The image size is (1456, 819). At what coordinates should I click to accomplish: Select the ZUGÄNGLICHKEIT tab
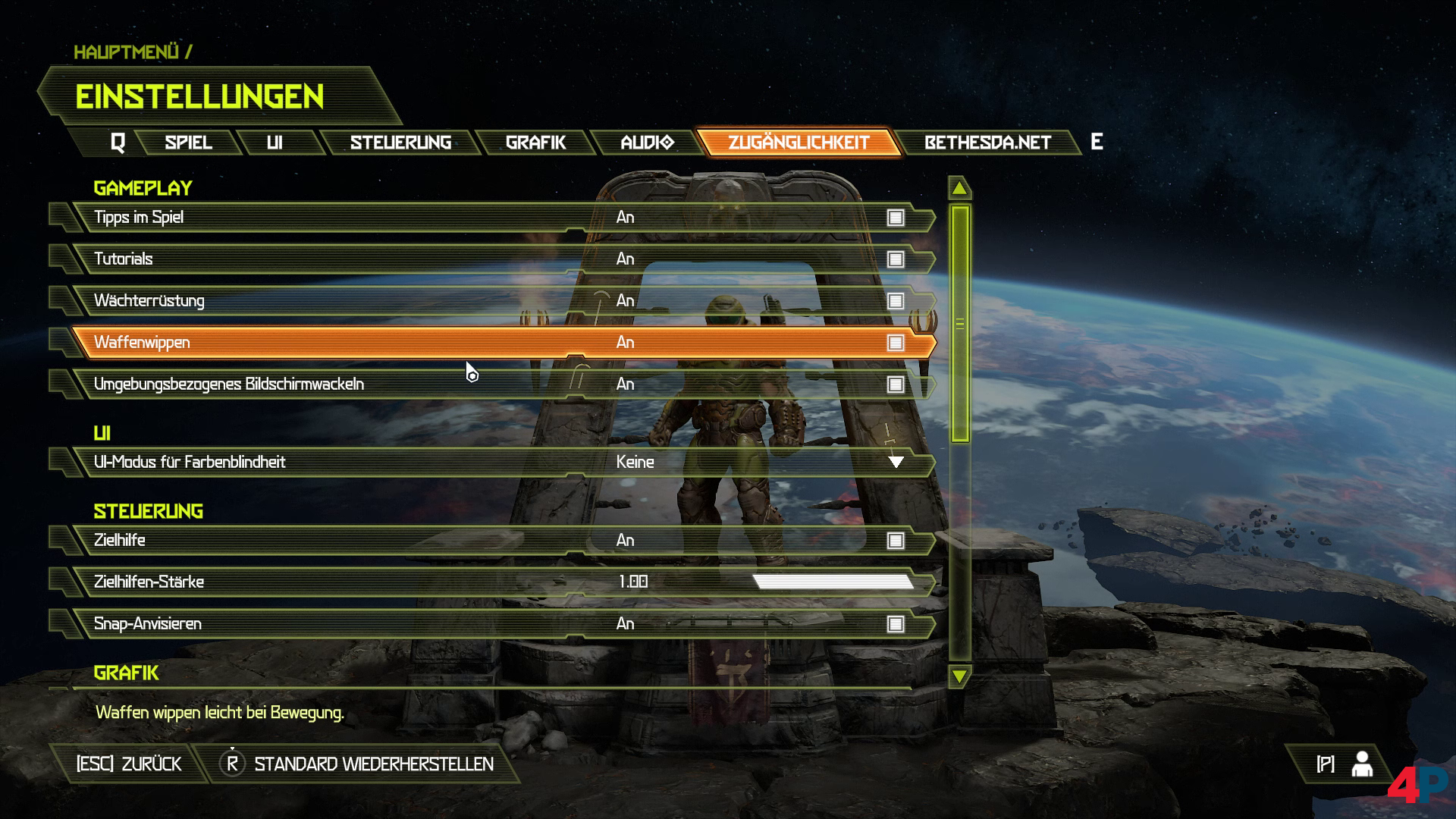[799, 143]
